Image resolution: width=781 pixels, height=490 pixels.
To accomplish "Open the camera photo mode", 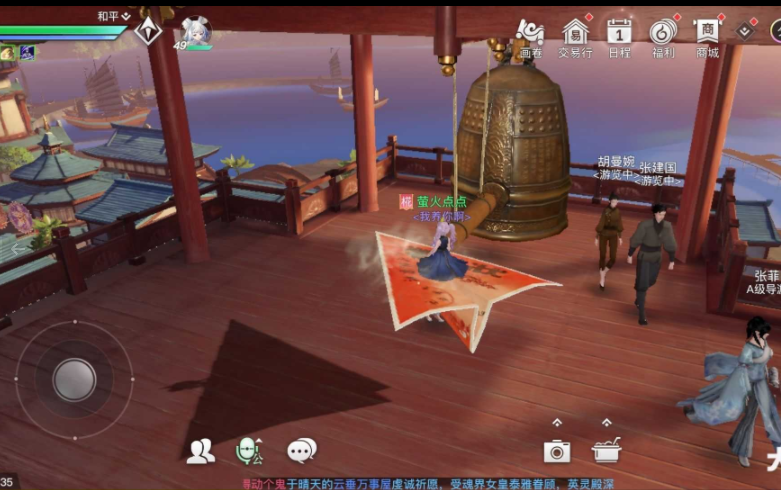I will [557, 451].
